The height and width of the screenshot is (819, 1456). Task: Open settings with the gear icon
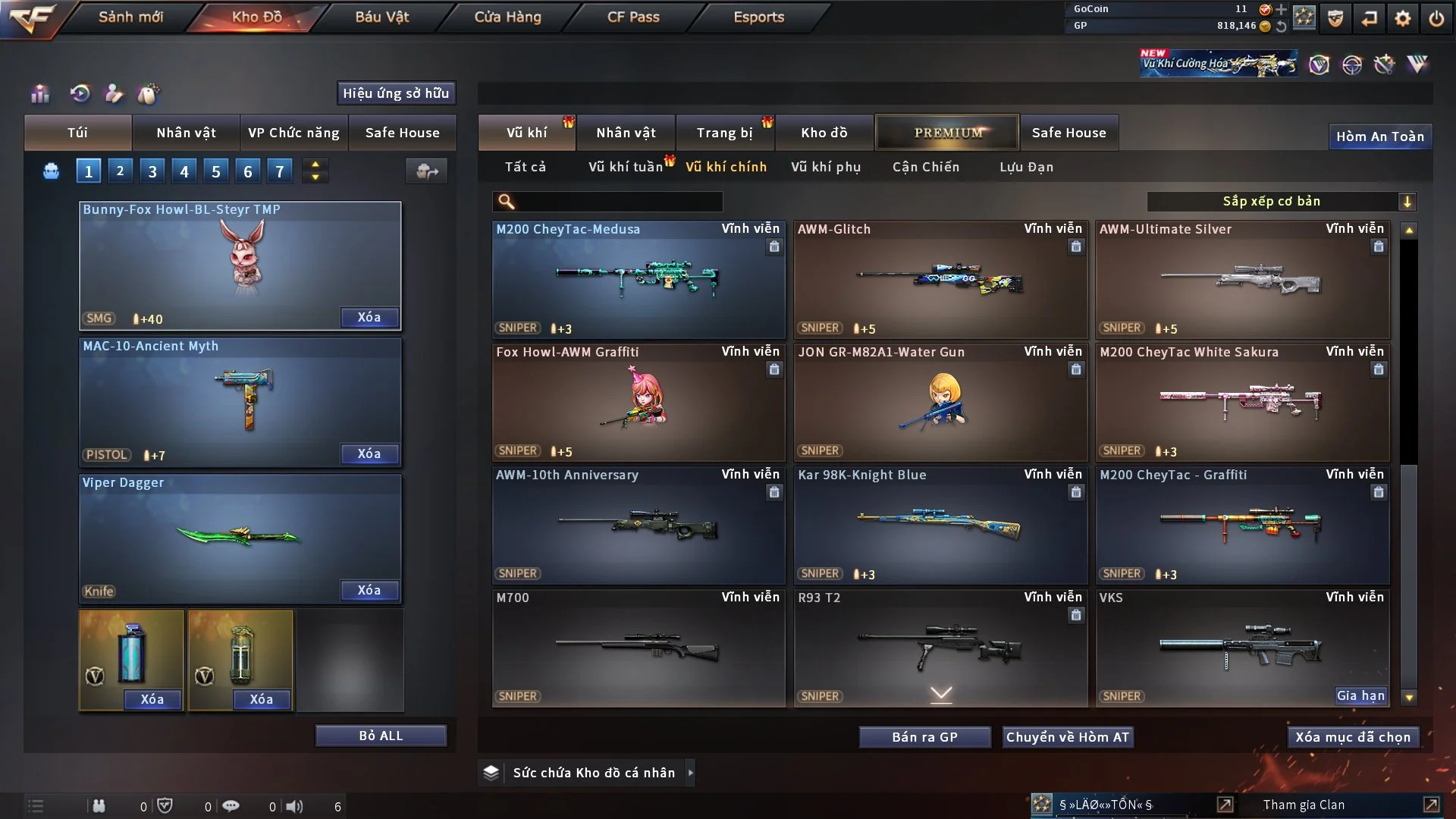tap(1403, 18)
